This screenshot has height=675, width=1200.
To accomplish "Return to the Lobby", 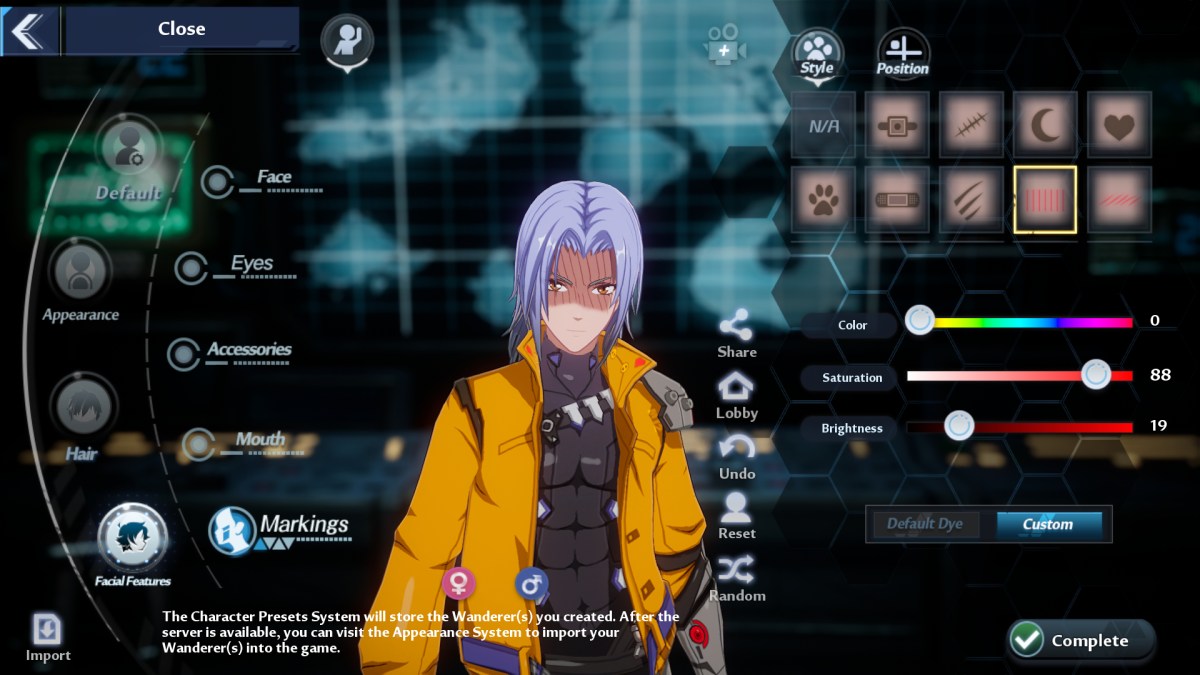I will point(736,395).
